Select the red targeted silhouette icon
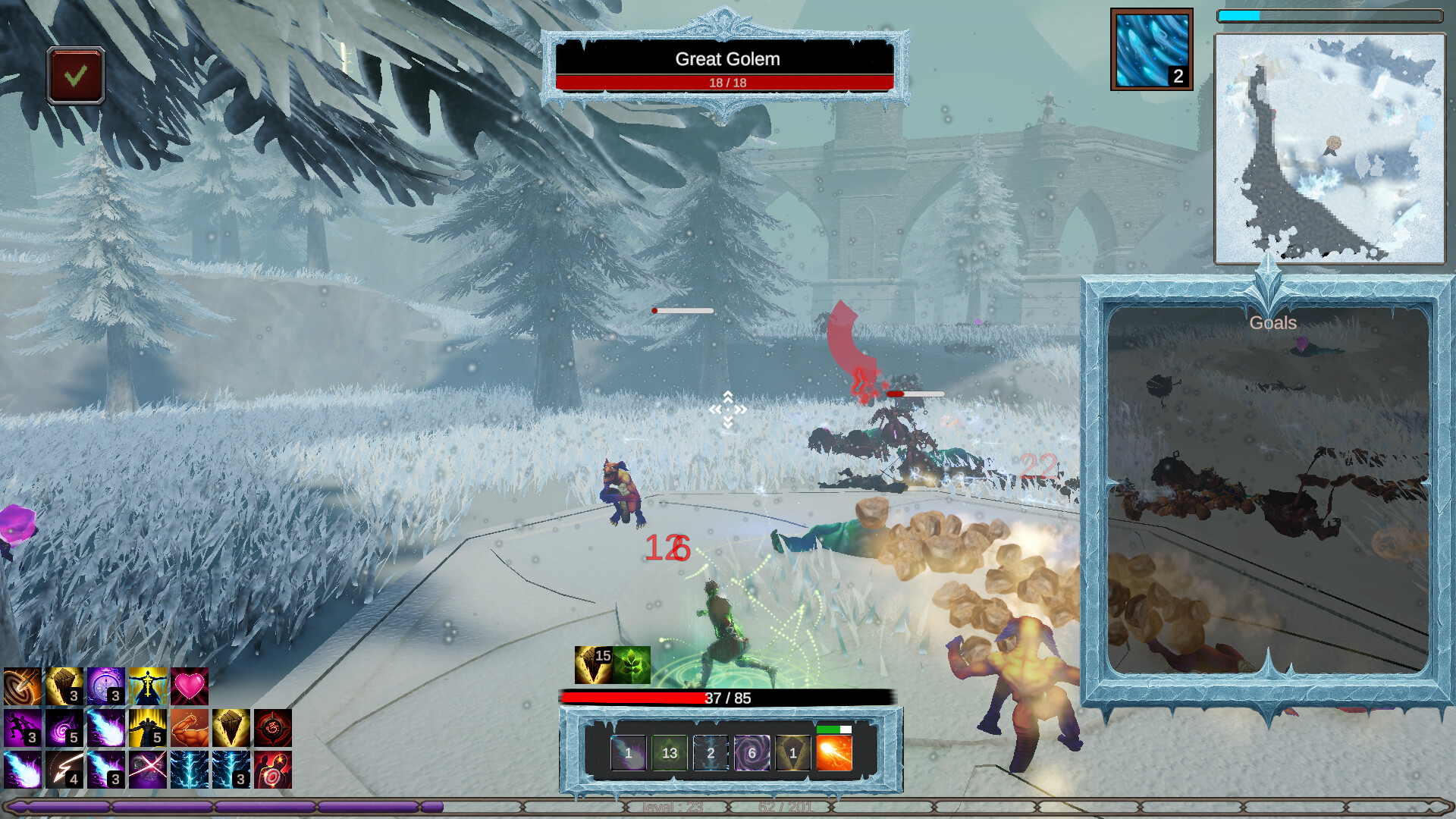Screen dimensions: 1456x819 click(x=273, y=770)
